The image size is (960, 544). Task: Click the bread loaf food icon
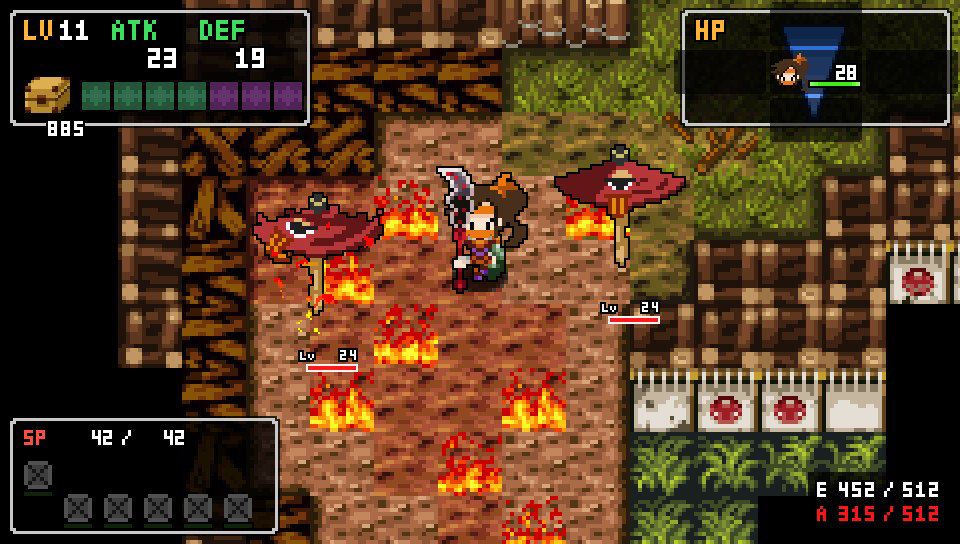coord(49,97)
